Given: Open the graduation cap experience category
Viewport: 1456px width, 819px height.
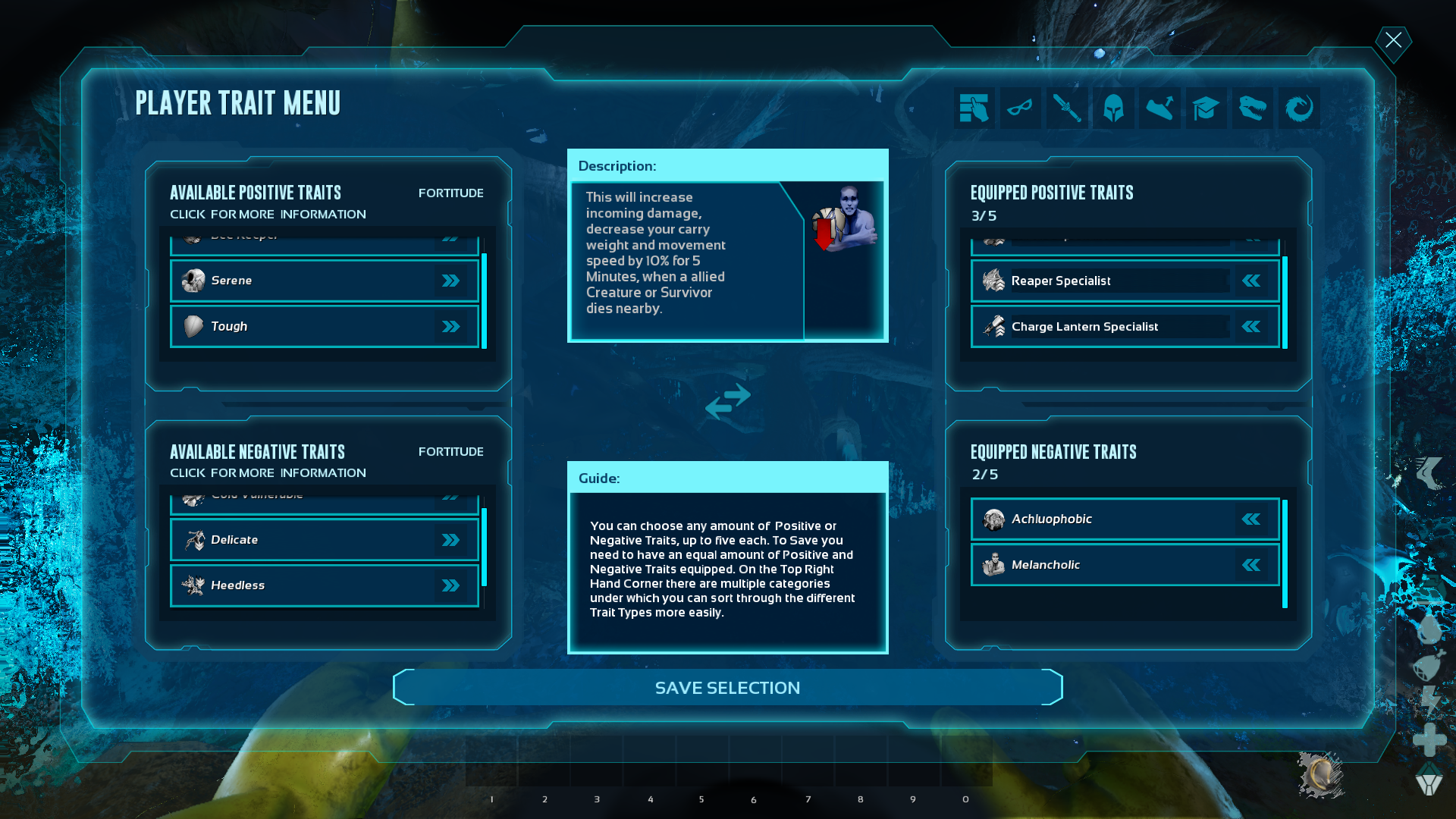Looking at the screenshot, I should 1206,108.
